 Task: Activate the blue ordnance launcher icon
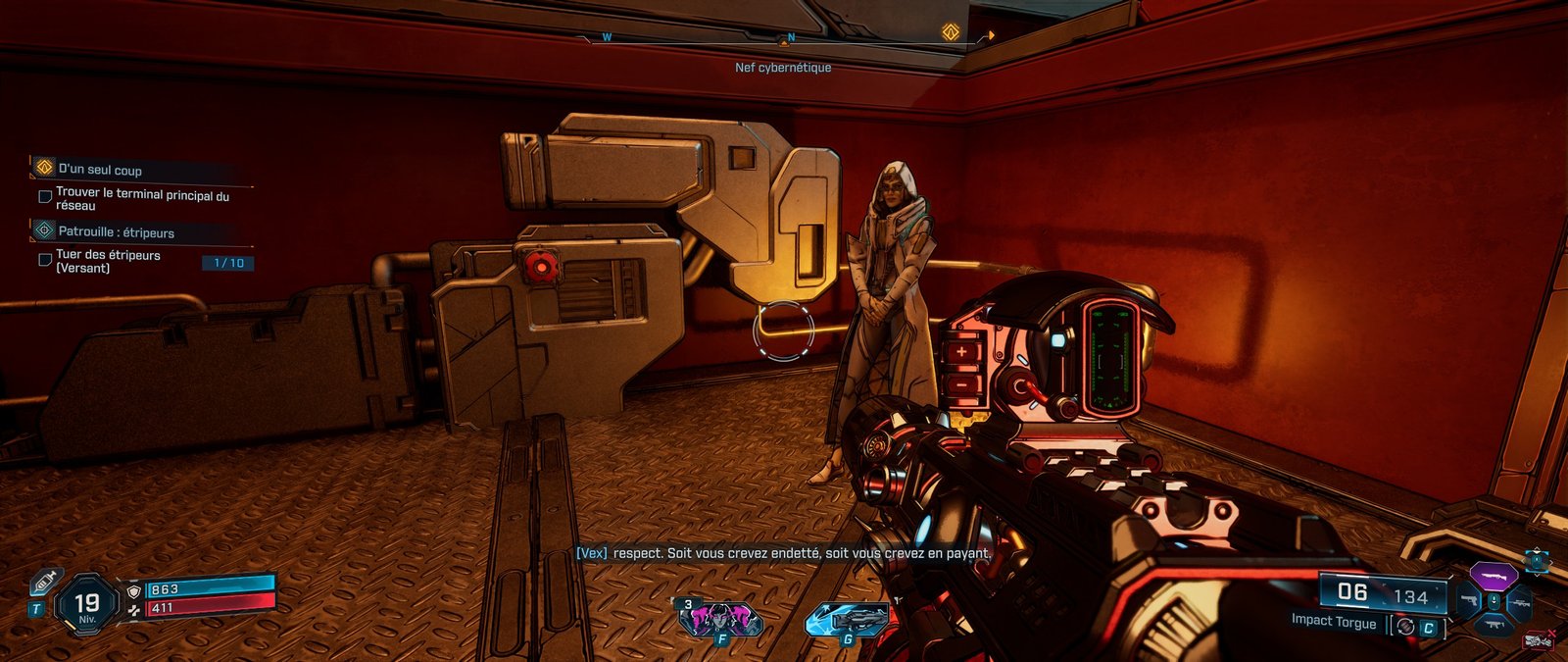coord(848,619)
